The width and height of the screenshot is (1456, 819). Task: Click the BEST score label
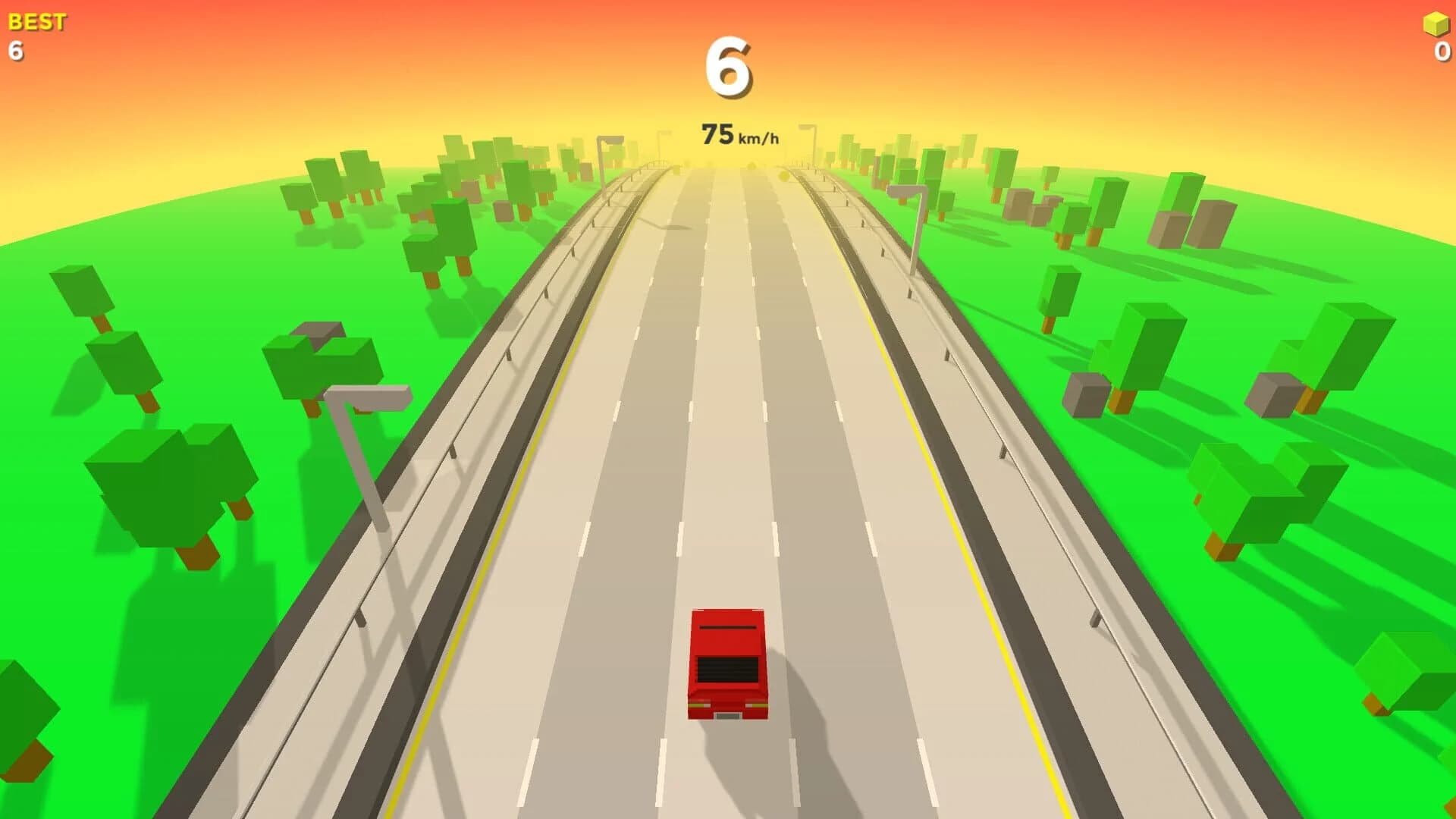pos(36,20)
